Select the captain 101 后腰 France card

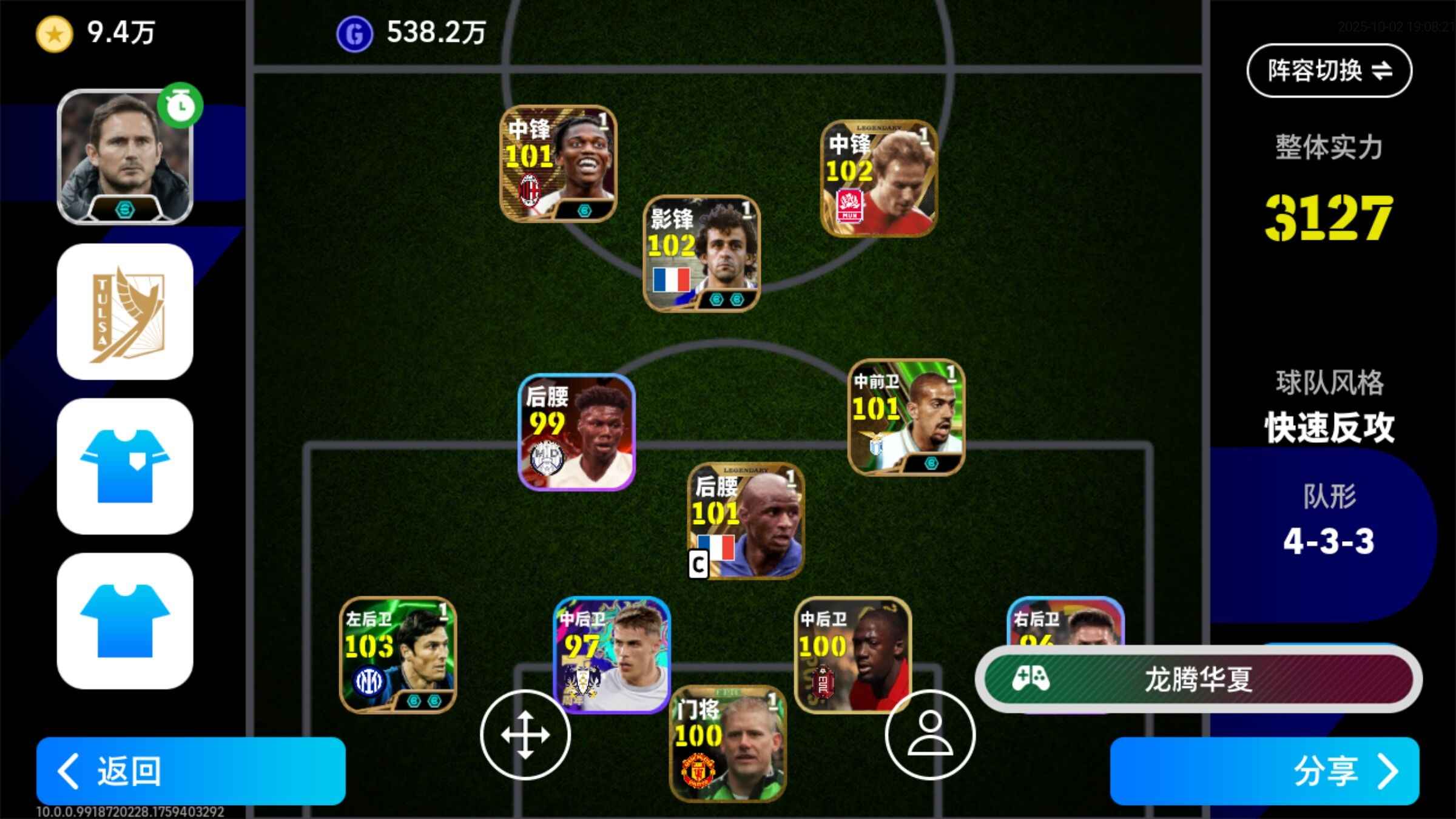746,521
